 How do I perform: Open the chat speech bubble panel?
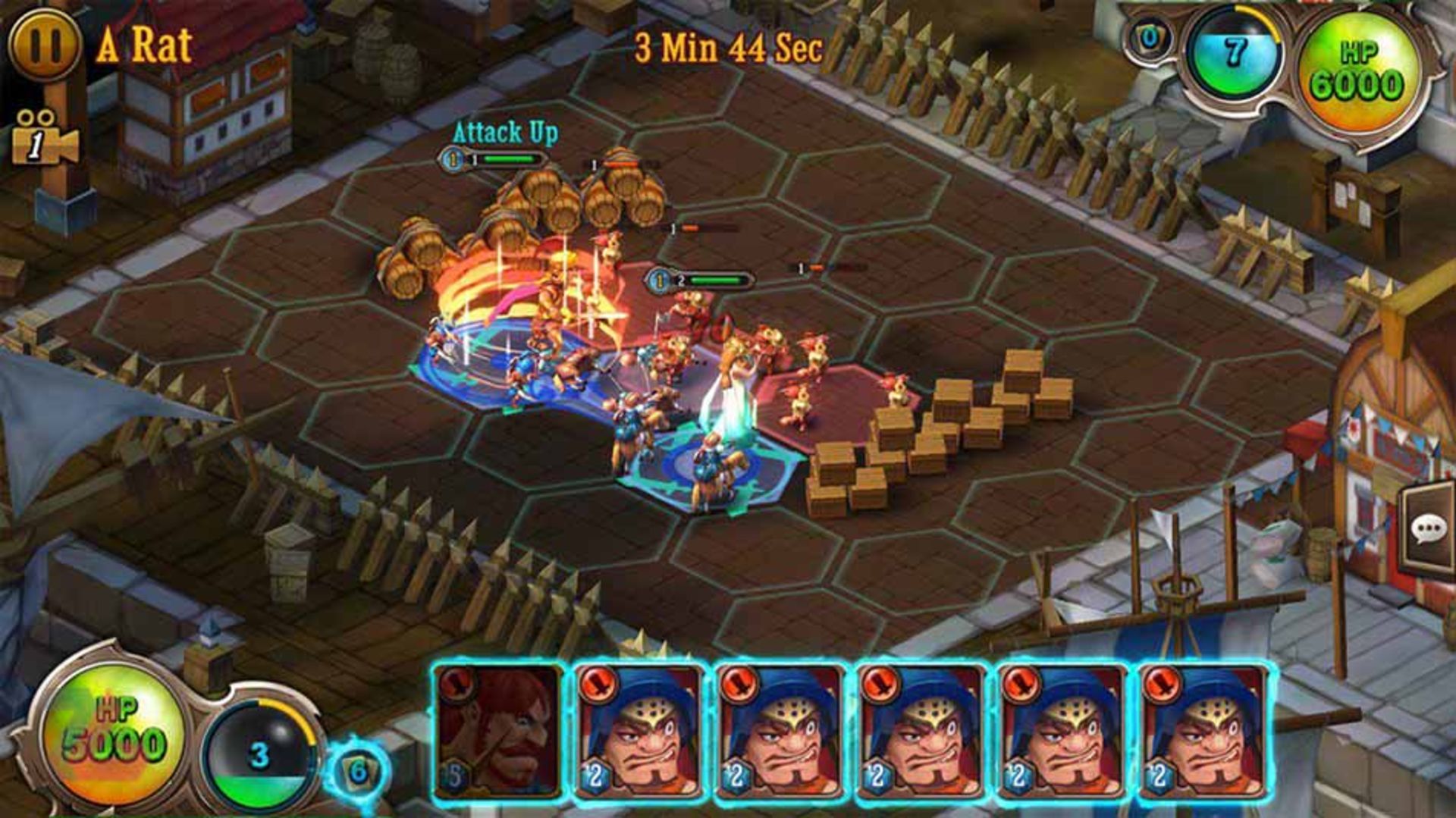click(1429, 529)
